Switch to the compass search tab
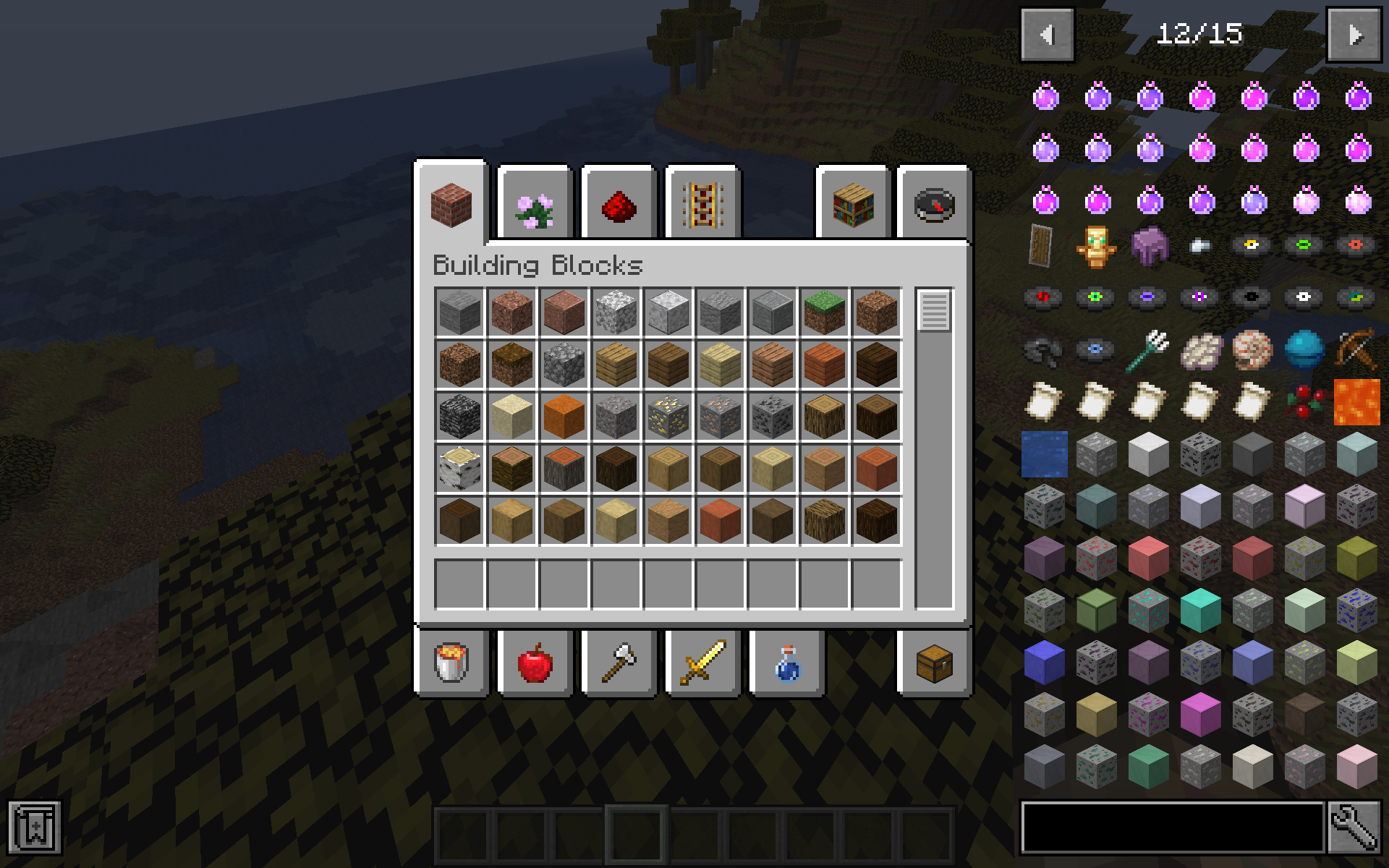The height and width of the screenshot is (868, 1389). click(934, 205)
